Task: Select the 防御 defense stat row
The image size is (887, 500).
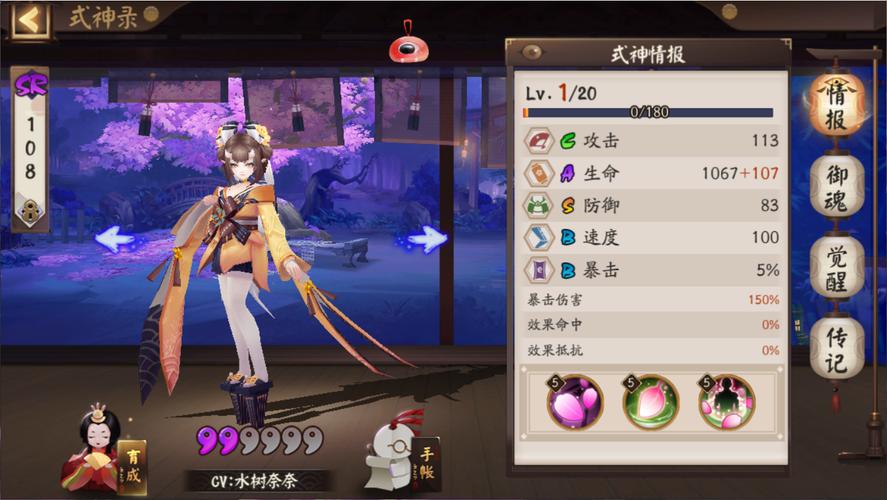Action: [x=652, y=205]
